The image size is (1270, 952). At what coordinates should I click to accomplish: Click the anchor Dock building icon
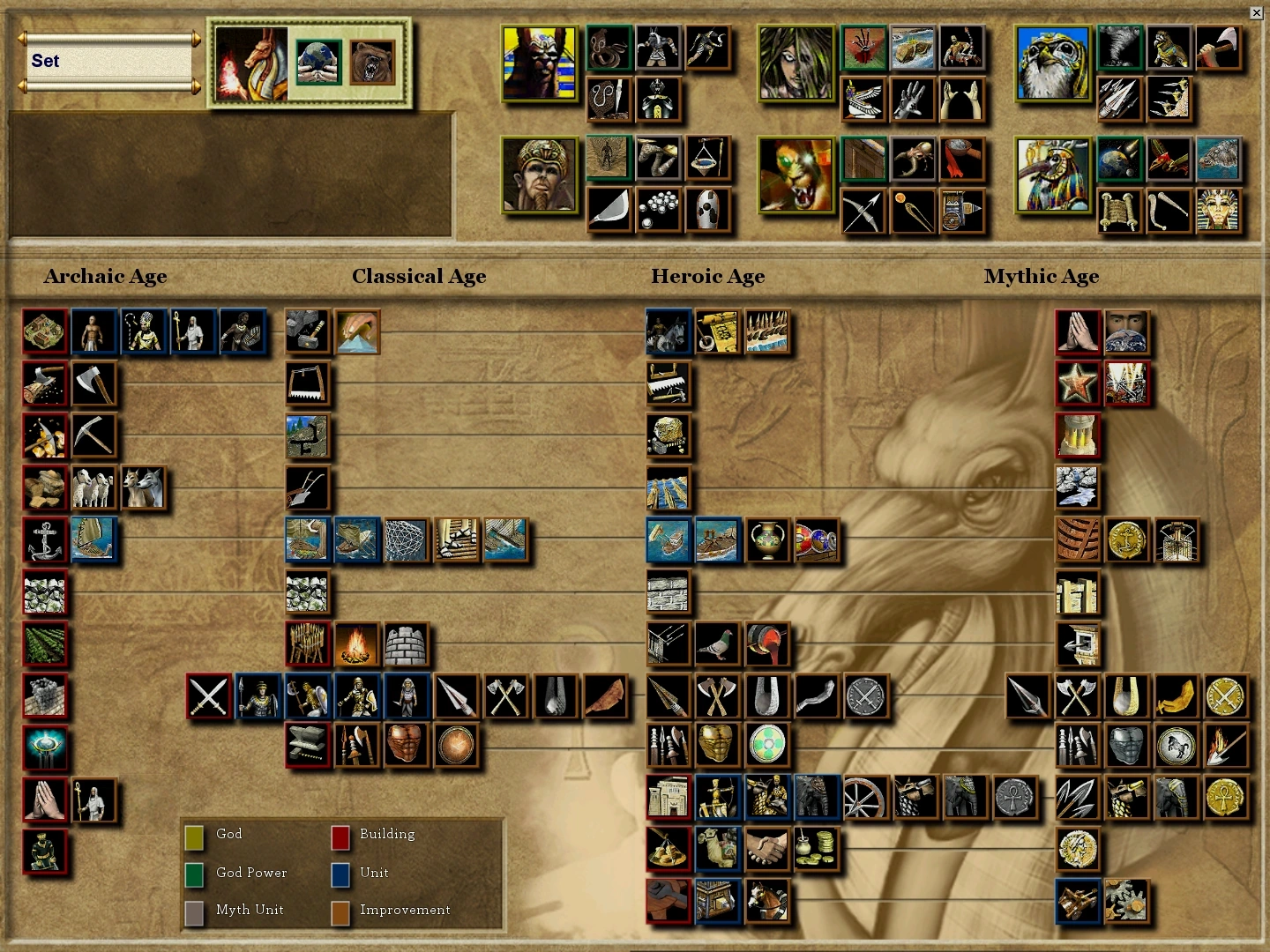coord(45,542)
